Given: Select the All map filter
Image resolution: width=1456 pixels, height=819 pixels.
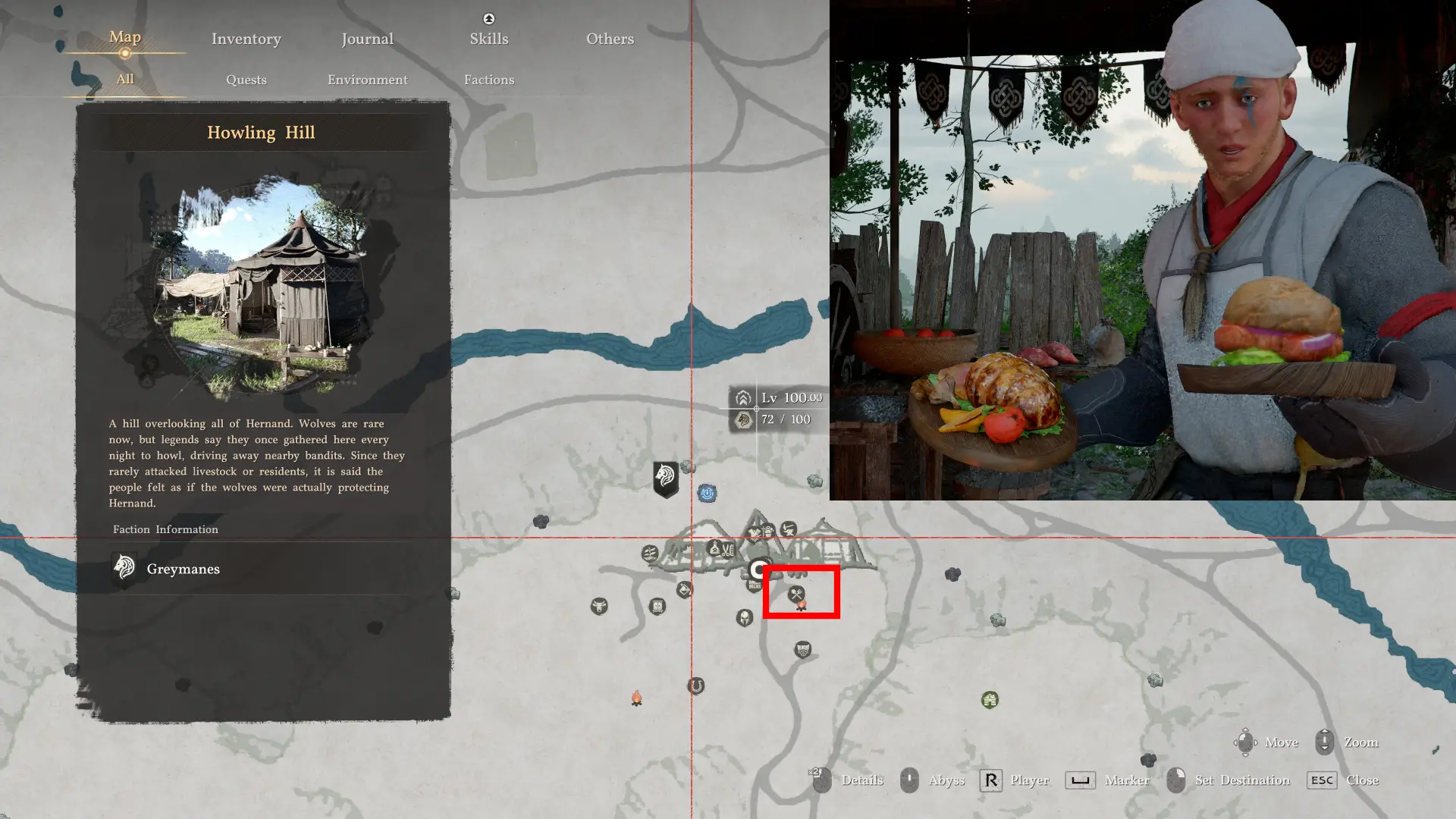Looking at the screenshot, I should coord(125,79).
